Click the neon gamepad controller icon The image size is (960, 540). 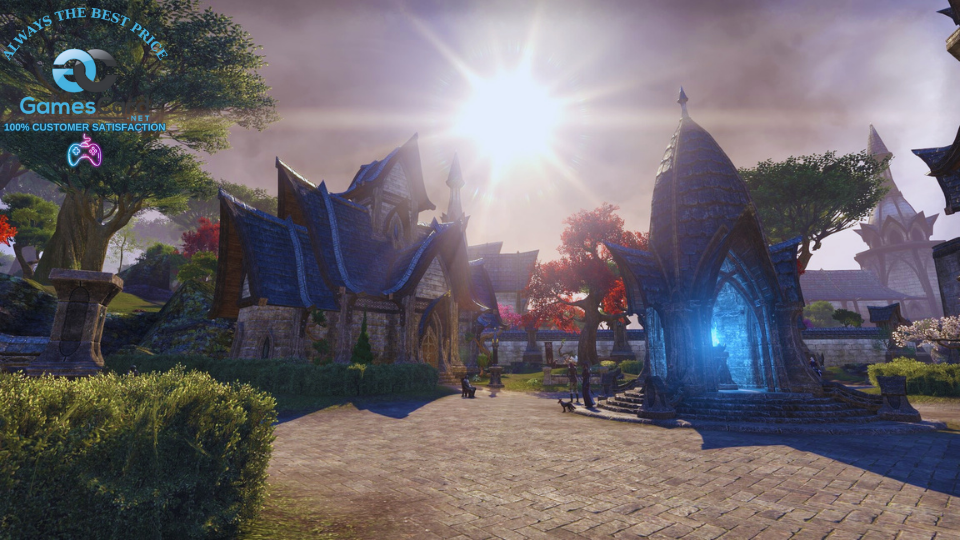pos(84,151)
